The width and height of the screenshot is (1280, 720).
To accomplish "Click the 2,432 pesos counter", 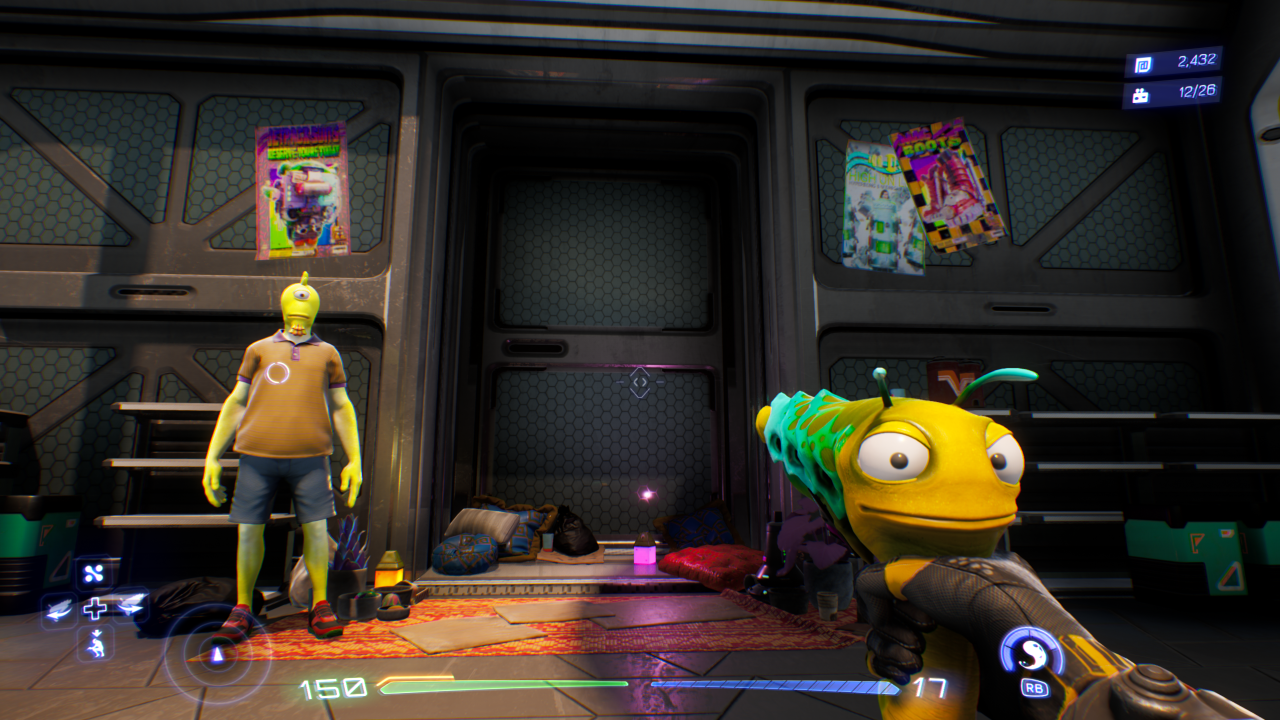I will pos(1198,61).
